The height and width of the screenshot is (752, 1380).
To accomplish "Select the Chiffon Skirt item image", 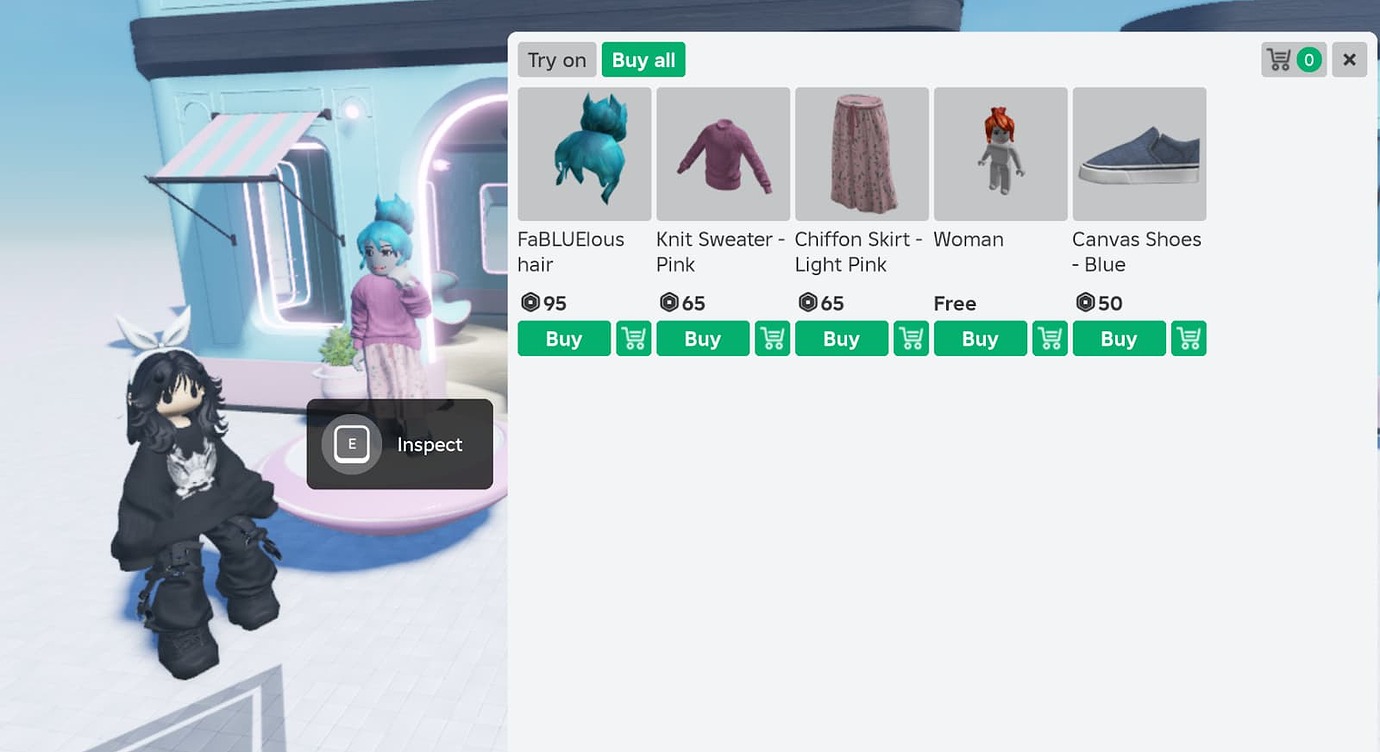I will point(861,154).
